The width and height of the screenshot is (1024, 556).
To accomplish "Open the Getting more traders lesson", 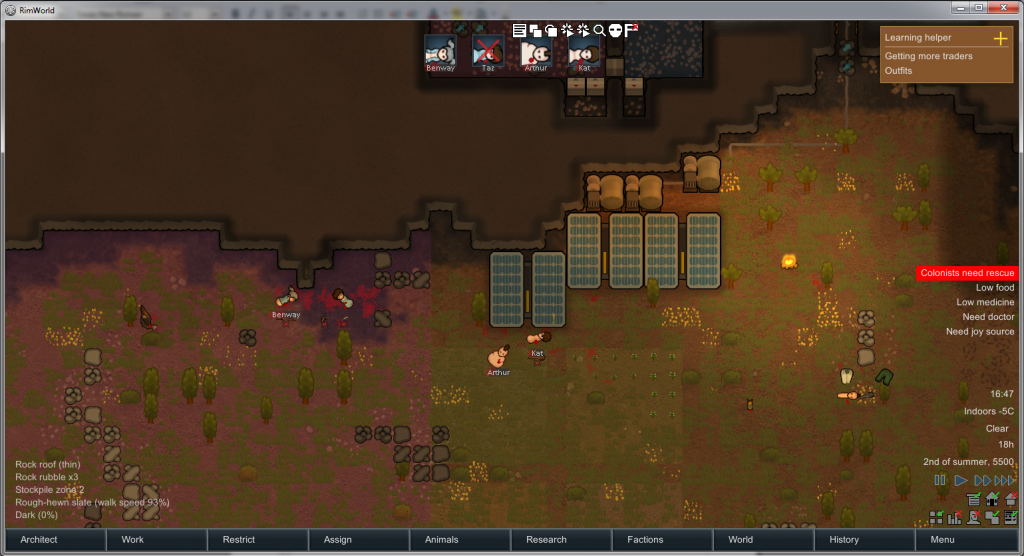I will click(928, 56).
